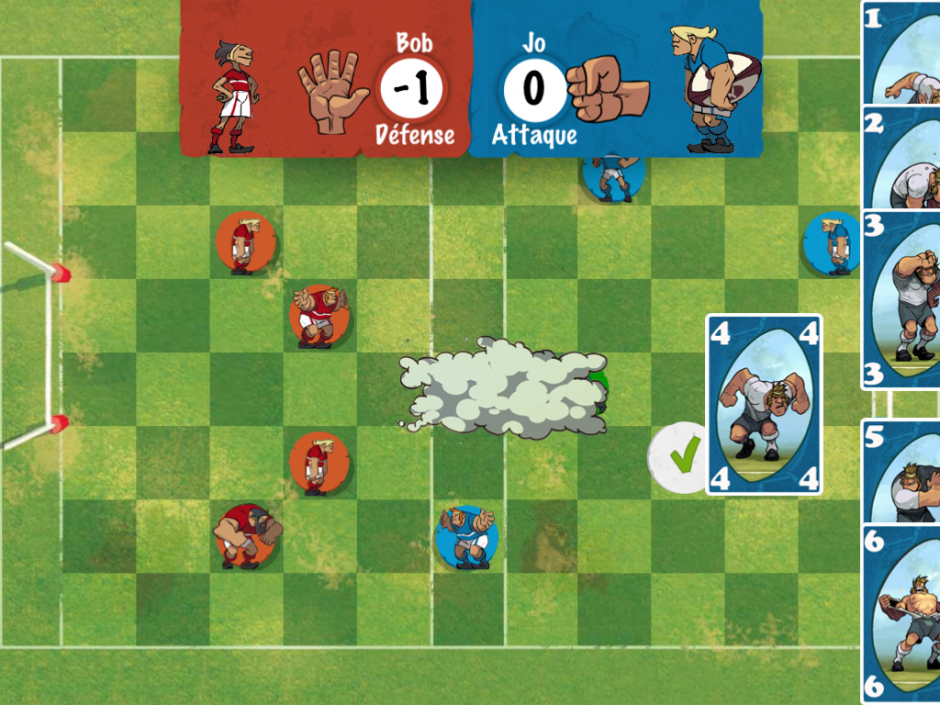Select the number 1 card in hand
Image resolution: width=940 pixels, height=705 pixels.
[x=902, y=54]
